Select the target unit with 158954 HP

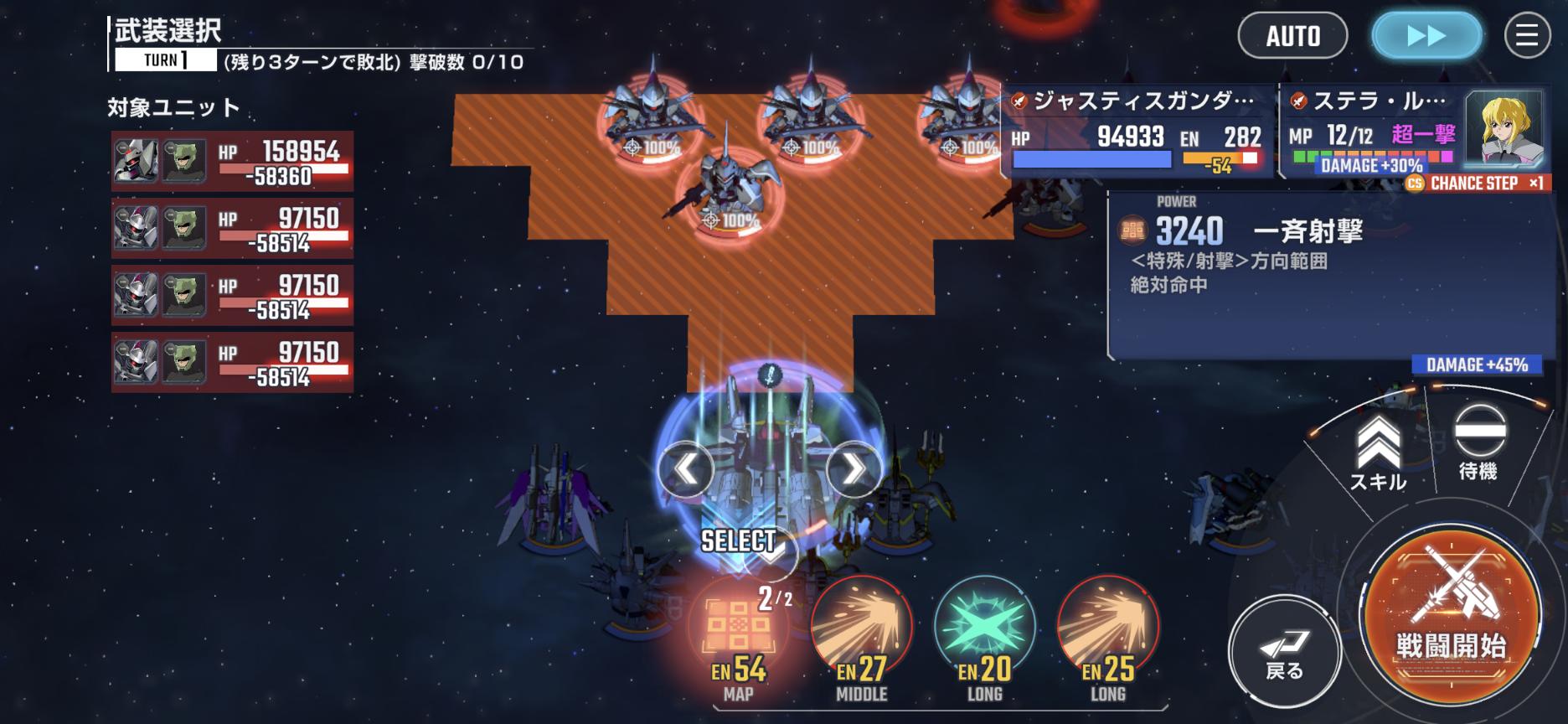coord(232,161)
